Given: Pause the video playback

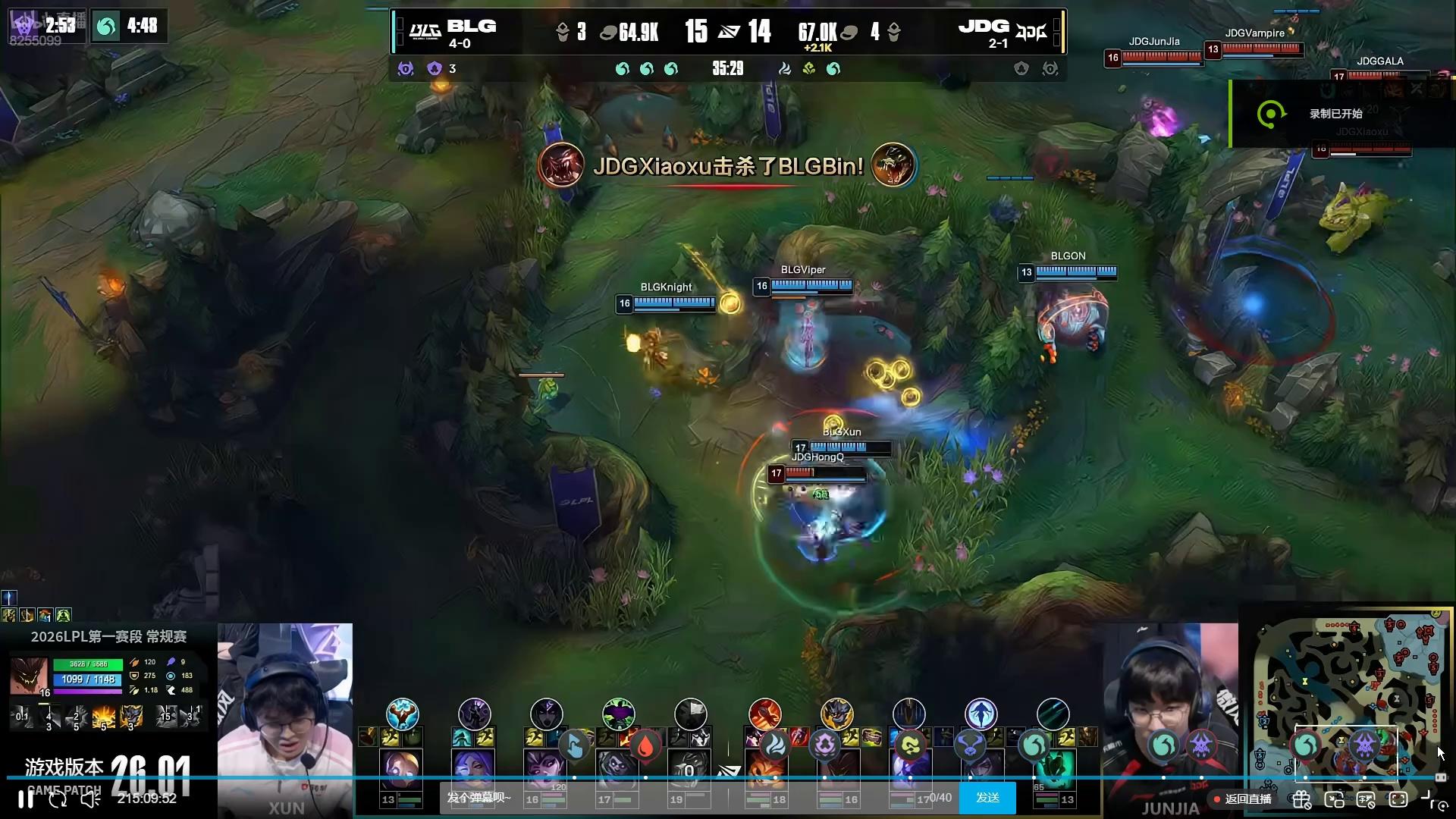Looking at the screenshot, I should 26,799.
